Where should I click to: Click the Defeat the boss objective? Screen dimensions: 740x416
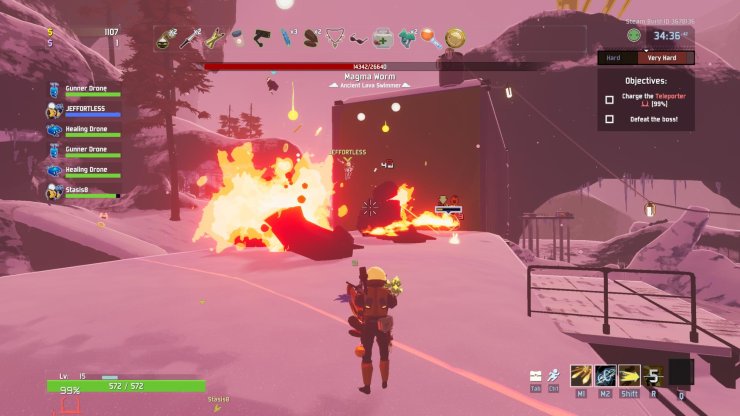pyautogui.click(x=651, y=120)
